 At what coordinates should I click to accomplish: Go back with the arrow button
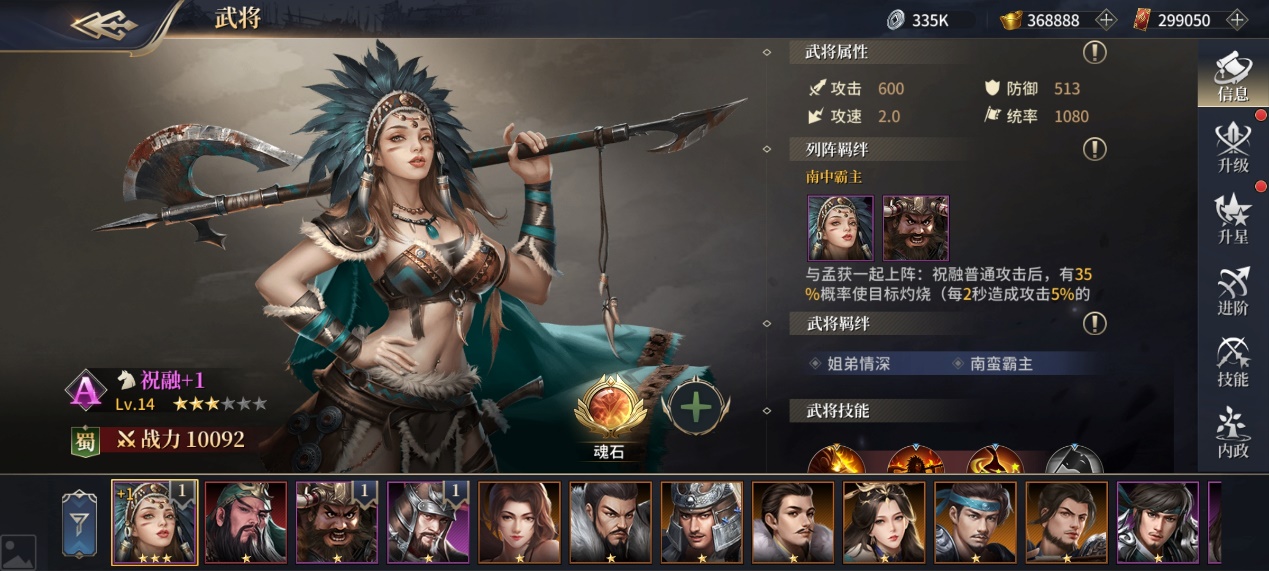coord(104,24)
